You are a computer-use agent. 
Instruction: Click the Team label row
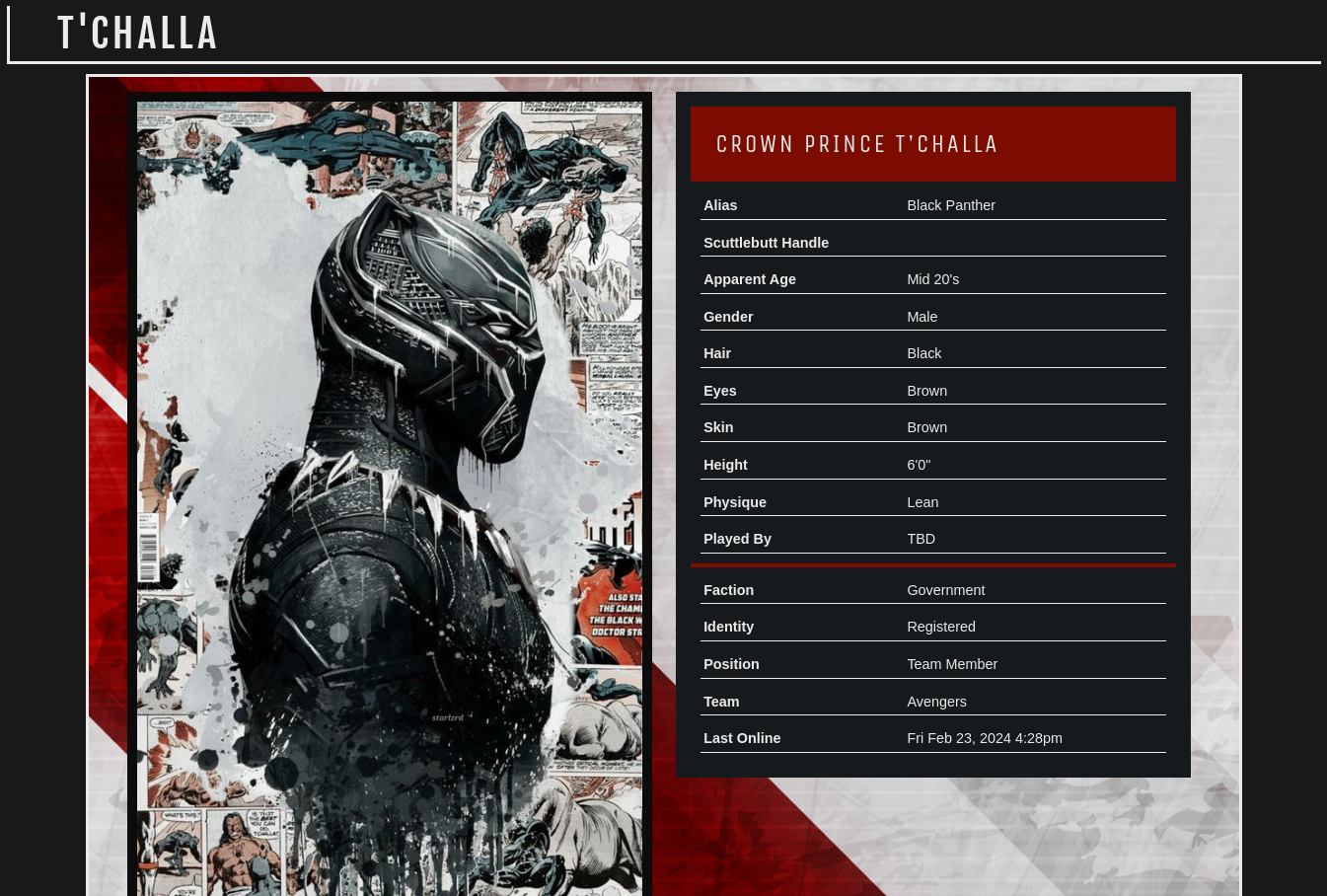tap(721, 701)
